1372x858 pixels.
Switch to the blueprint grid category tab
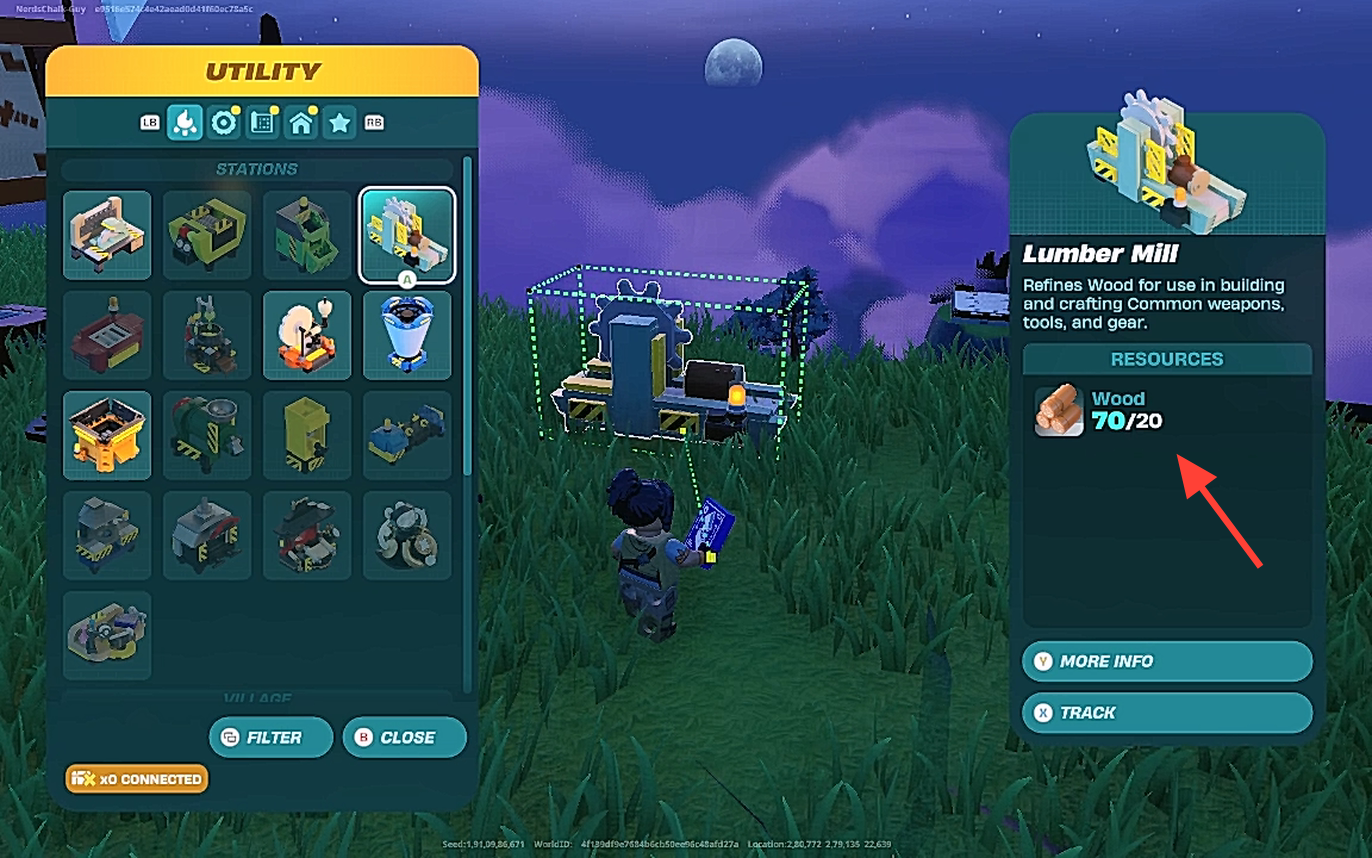click(263, 123)
